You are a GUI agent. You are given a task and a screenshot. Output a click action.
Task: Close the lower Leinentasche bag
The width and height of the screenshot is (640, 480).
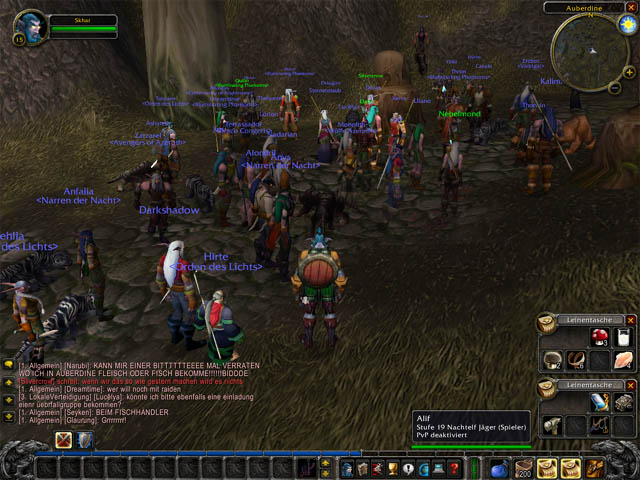tap(630, 385)
